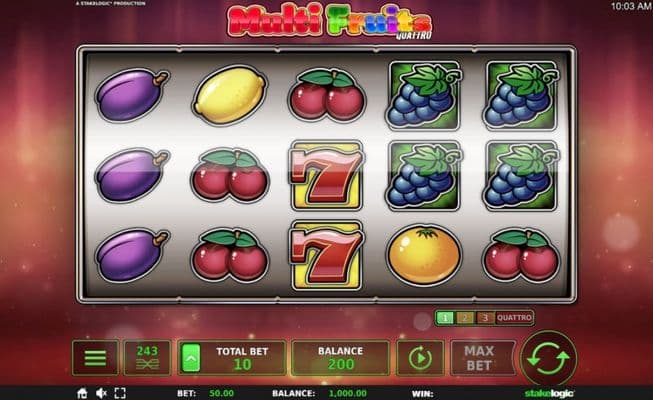Image resolution: width=653 pixels, height=400 pixels.
Task: Toggle the sound speaker icon
Action: coord(100,393)
